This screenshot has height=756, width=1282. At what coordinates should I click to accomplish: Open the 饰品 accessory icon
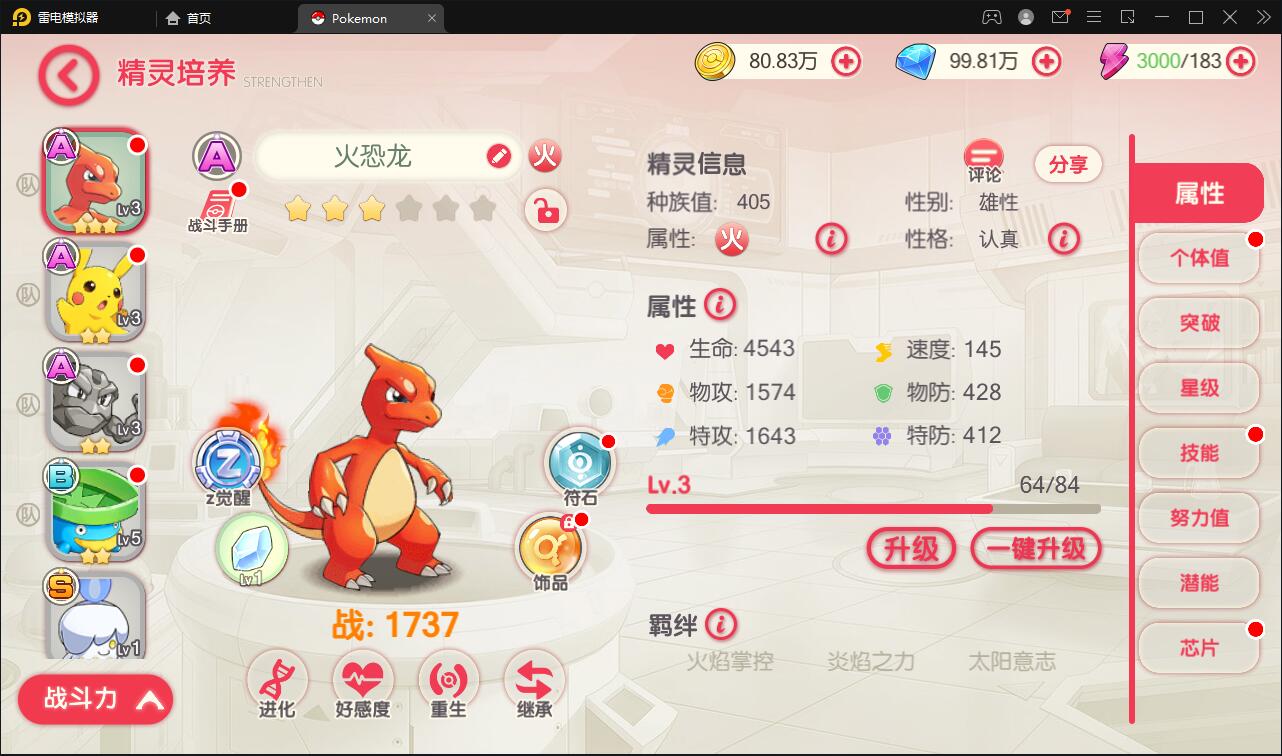click(x=549, y=545)
